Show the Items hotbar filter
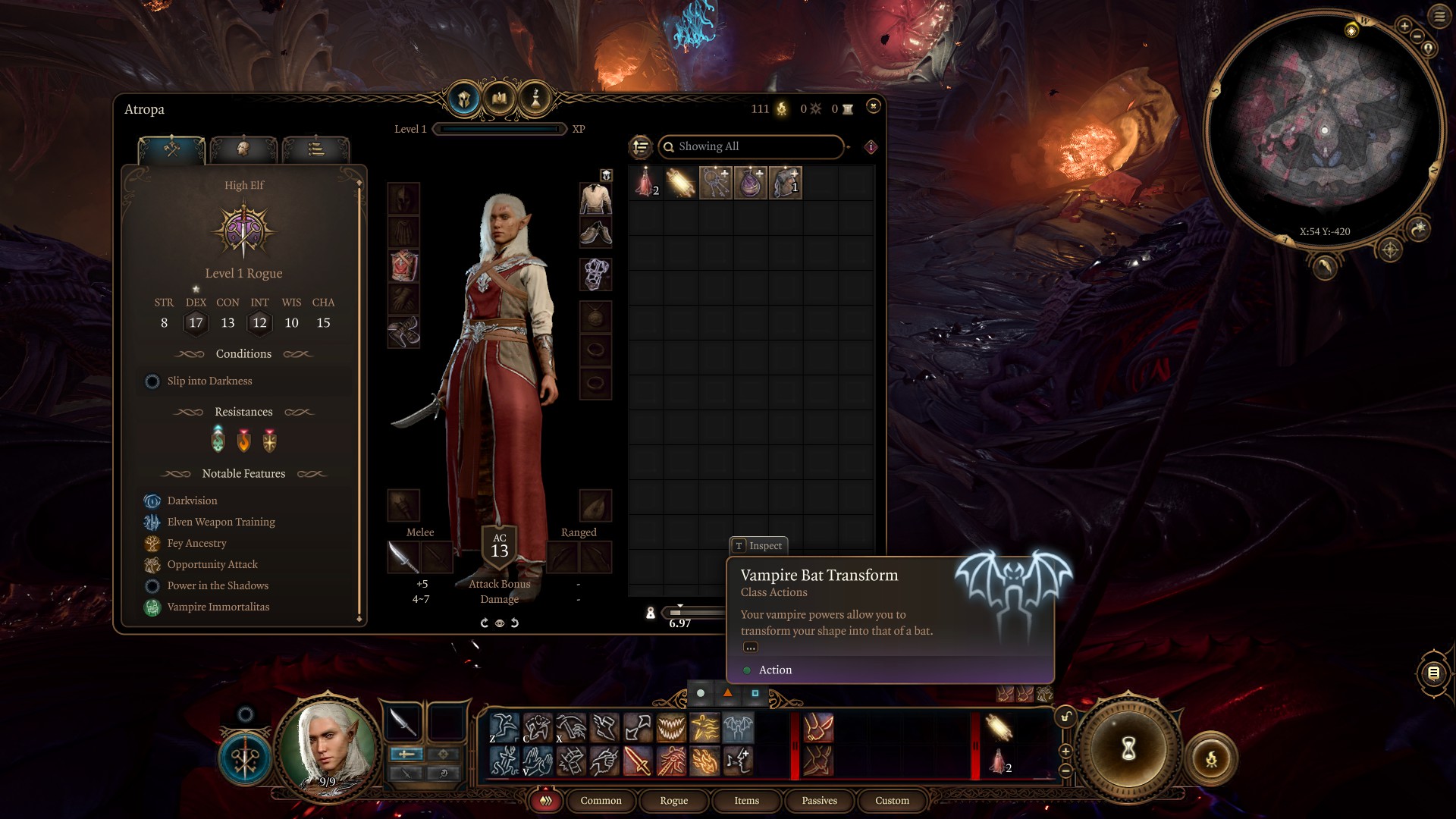 [x=746, y=801]
